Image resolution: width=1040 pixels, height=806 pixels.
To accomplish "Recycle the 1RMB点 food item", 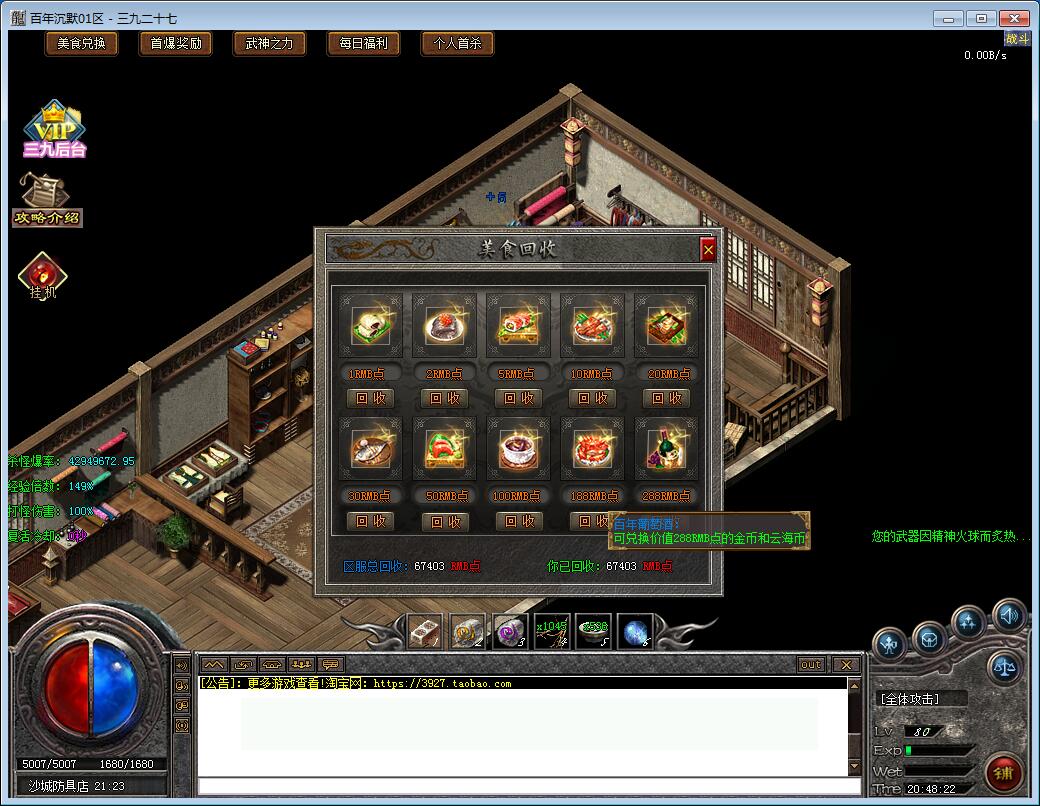I will pos(370,398).
